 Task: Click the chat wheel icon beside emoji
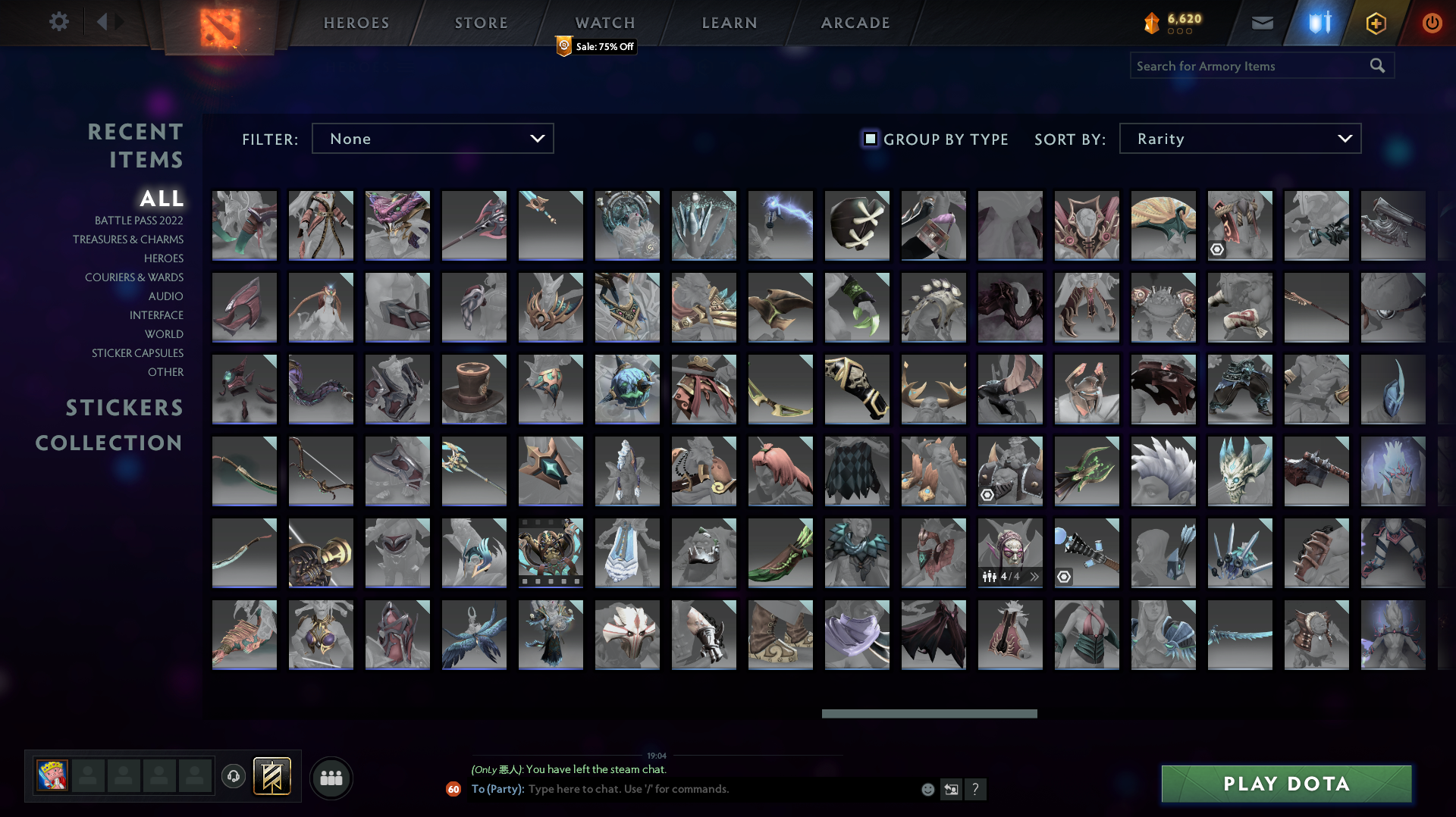[x=951, y=789]
